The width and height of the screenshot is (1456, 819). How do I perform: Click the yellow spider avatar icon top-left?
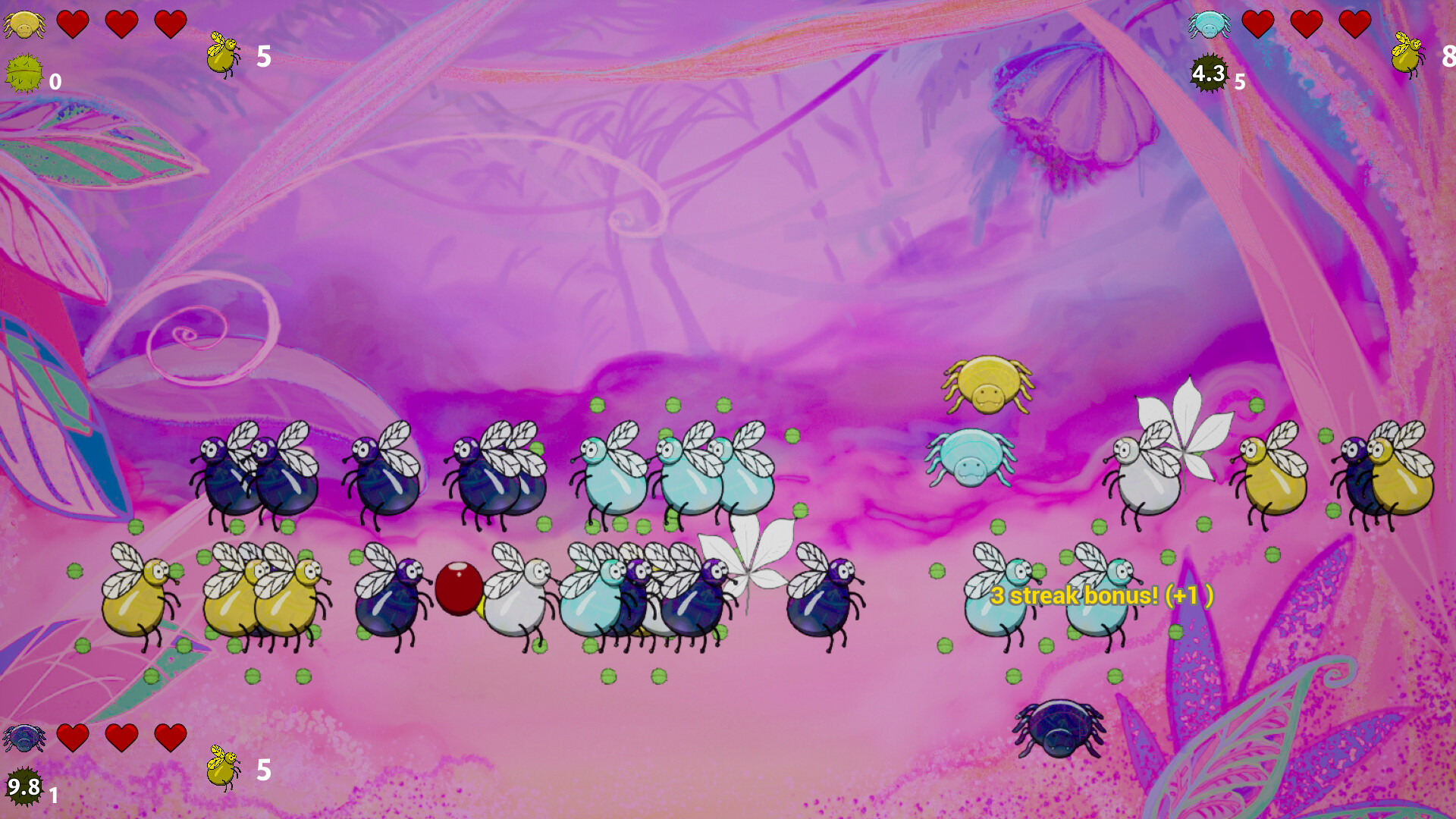click(x=25, y=23)
